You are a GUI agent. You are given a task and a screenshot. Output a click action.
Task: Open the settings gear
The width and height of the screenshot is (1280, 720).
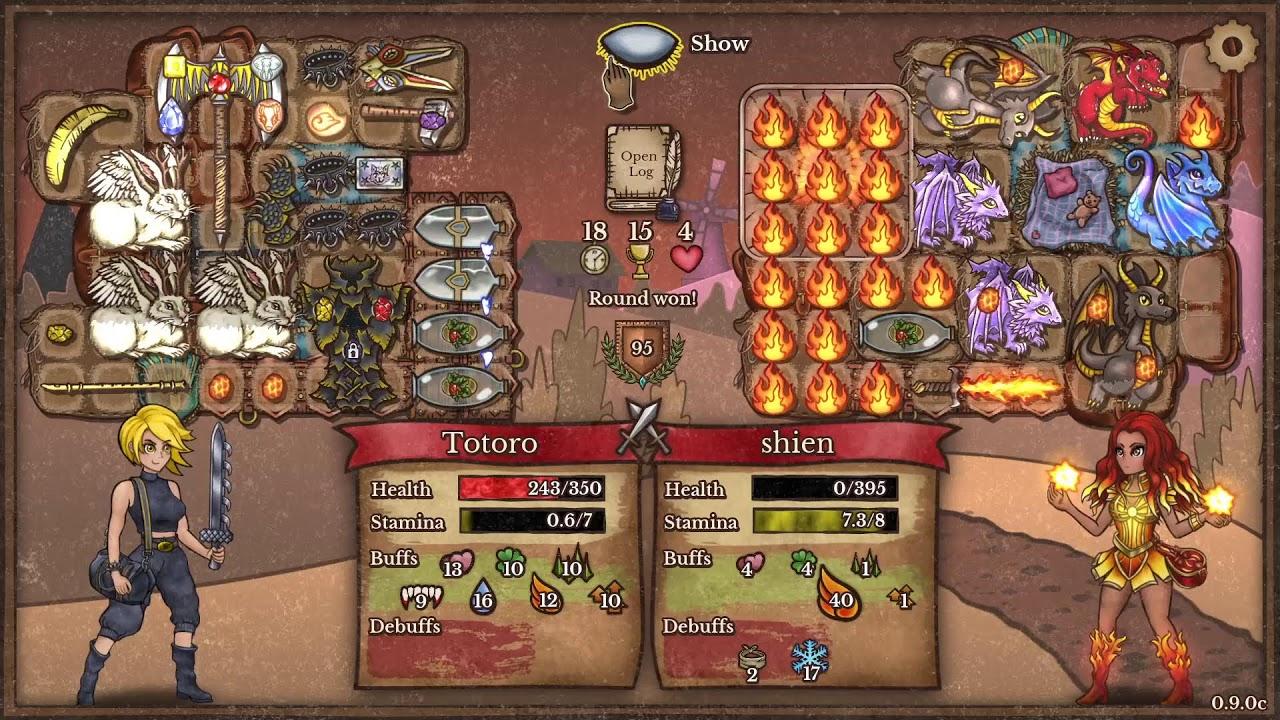1230,46
